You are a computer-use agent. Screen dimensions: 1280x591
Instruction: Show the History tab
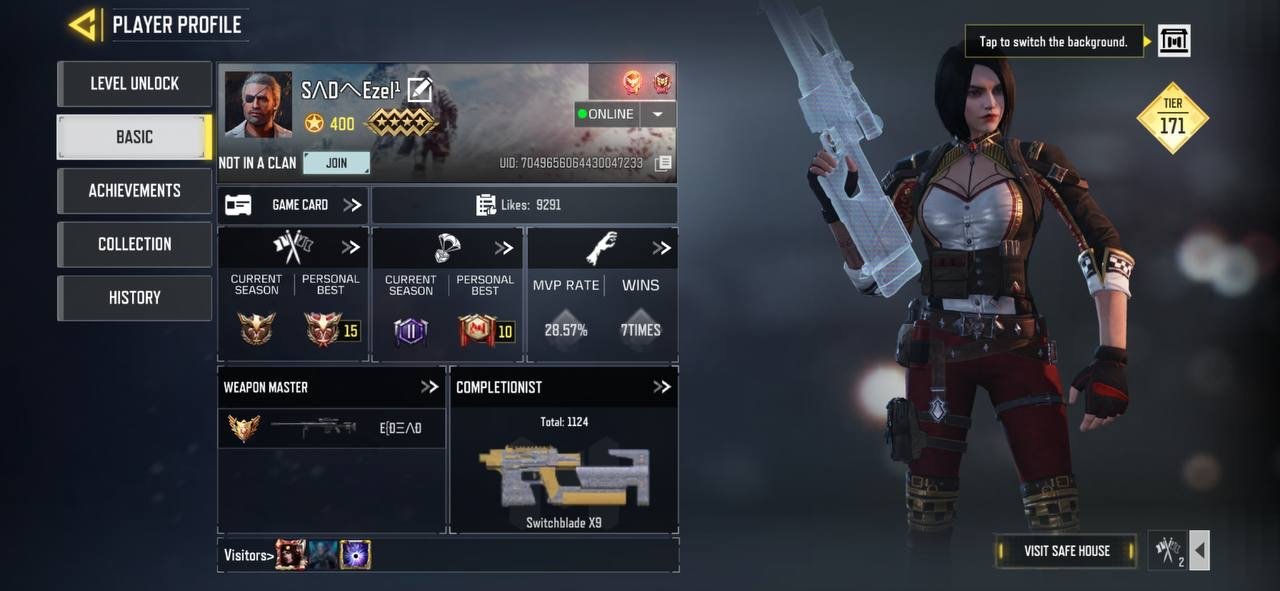(x=134, y=298)
